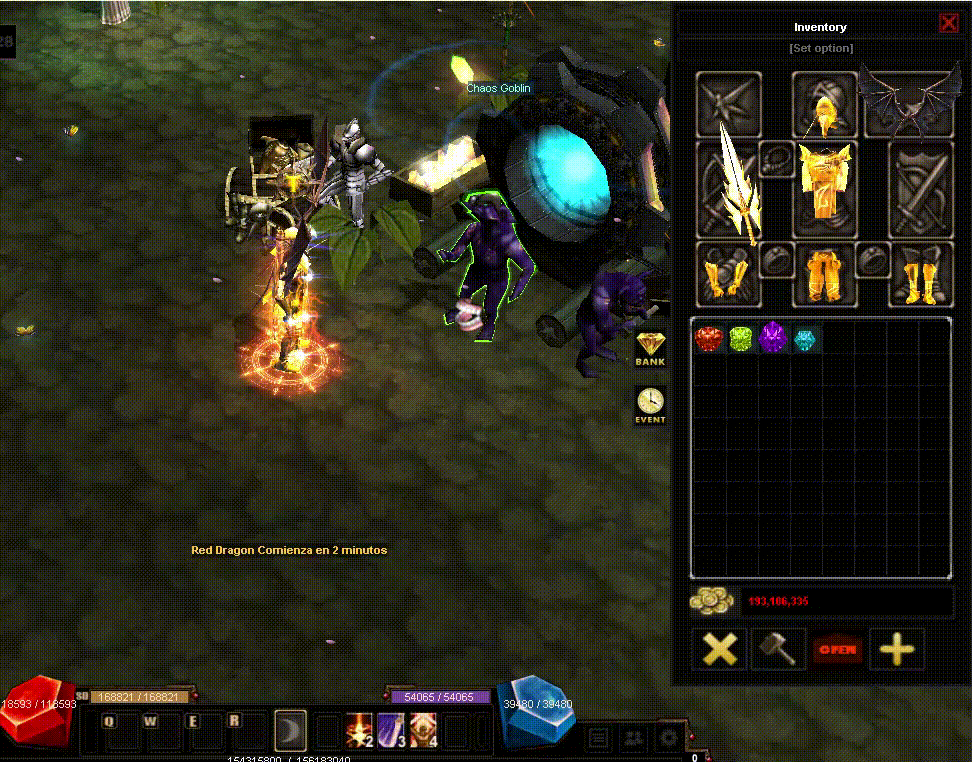Close the Inventory window
The height and width of the screenshot is (762, 972).
pyautogui.click(x=948, y=24)
